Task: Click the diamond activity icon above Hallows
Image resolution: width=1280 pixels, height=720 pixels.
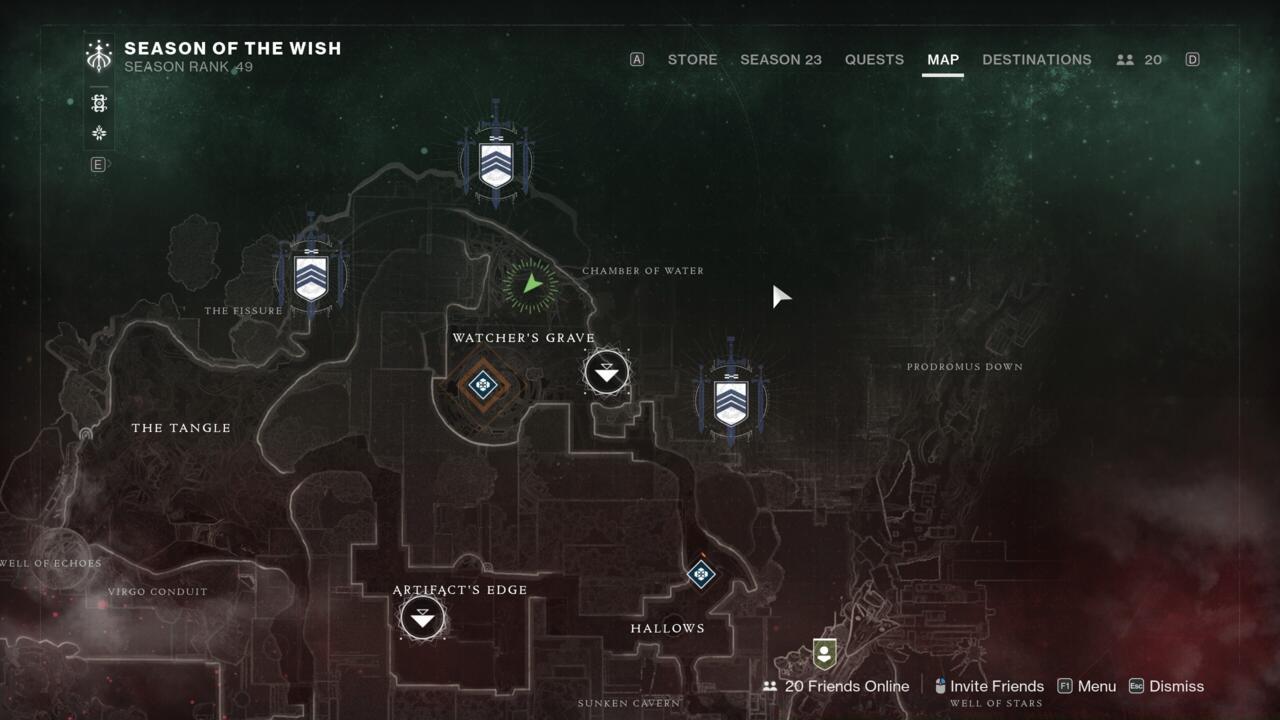Action: 700,575
